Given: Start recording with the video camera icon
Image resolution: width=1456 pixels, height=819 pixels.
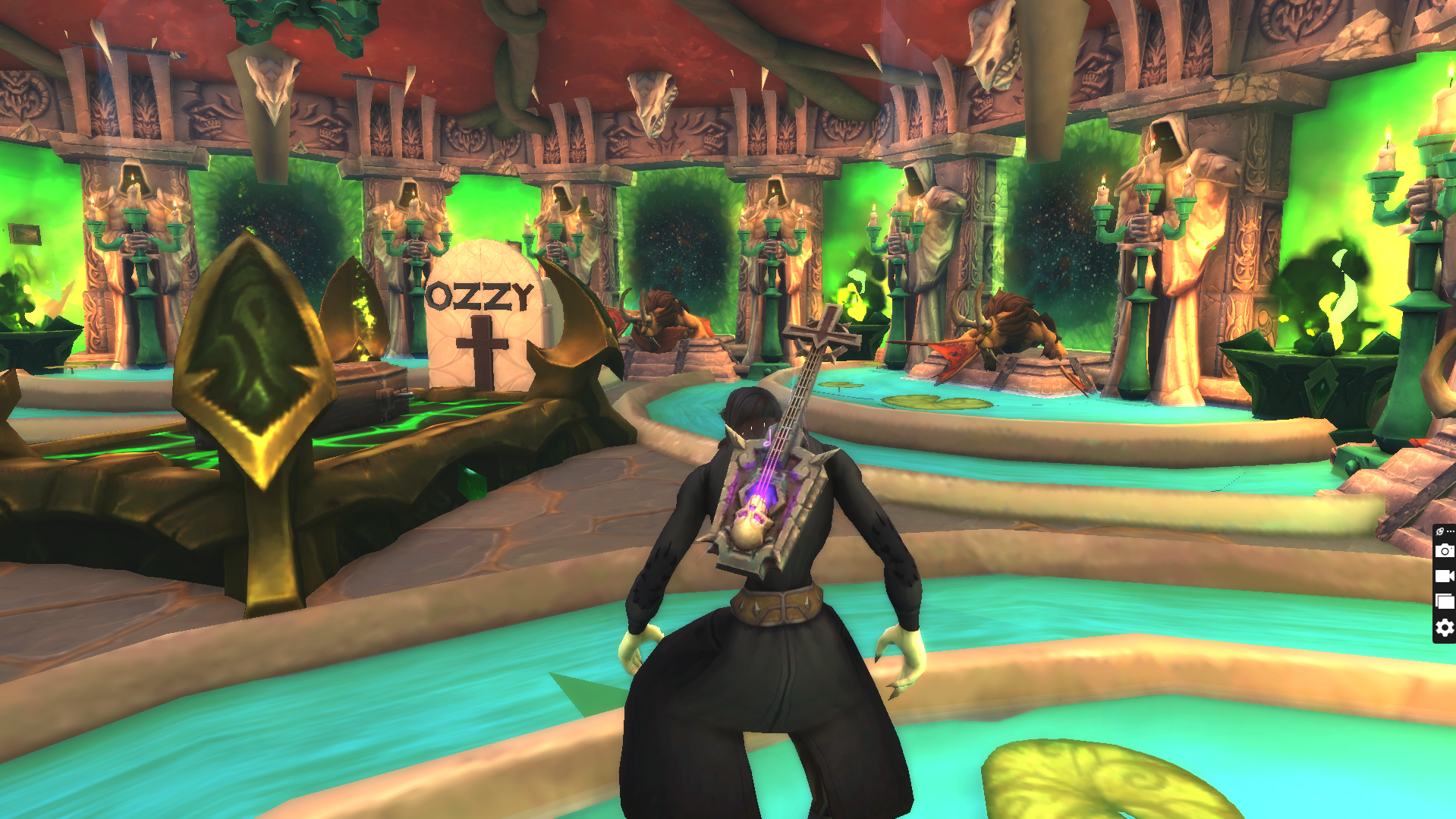Looking at the screenshot, I should pos(1445,576).
